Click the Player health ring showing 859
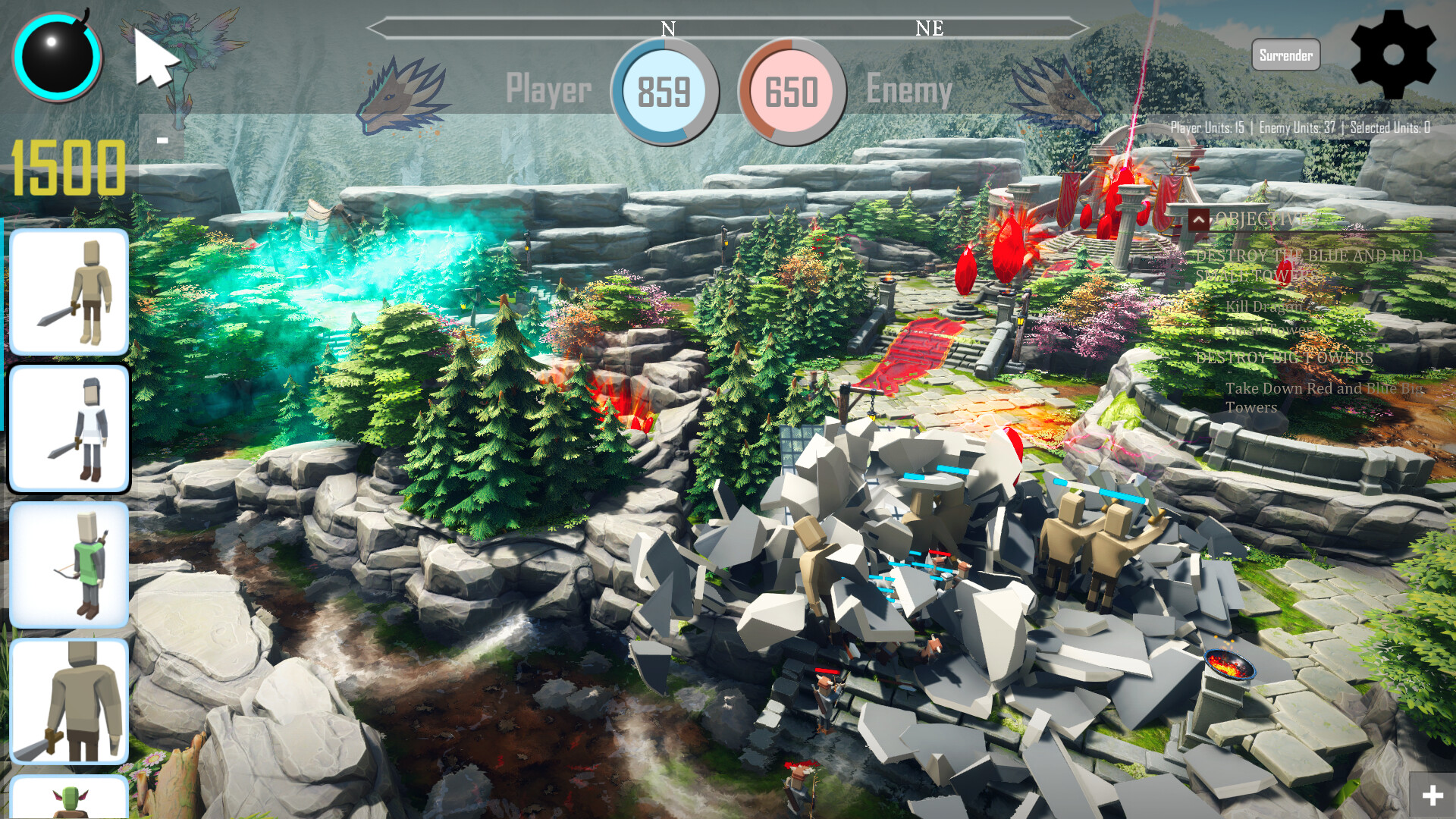Viewport: 1456px width, 819px height. (665, 92)
